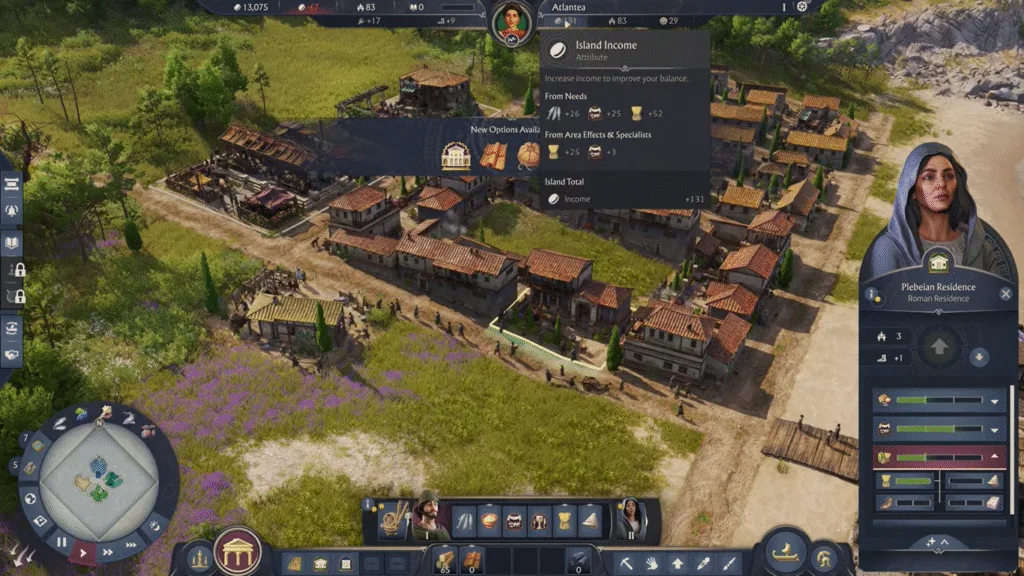The height and width of the screenshot is (576, 1024).
Task: Select the pickaxe demolish tool
Action: pyautogui.click(x=626, y=563)
